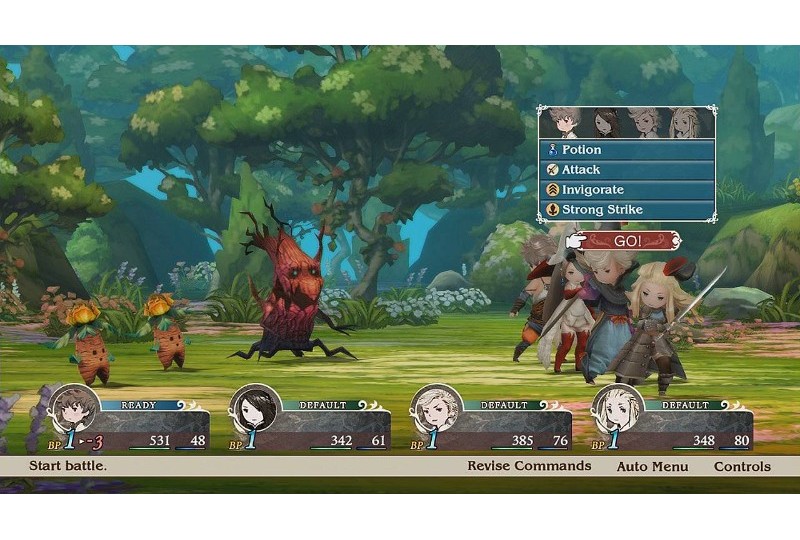Viewport: 800px width, 540px height.
Task: Open Revise Commands
Action: [x=529, y=466]
